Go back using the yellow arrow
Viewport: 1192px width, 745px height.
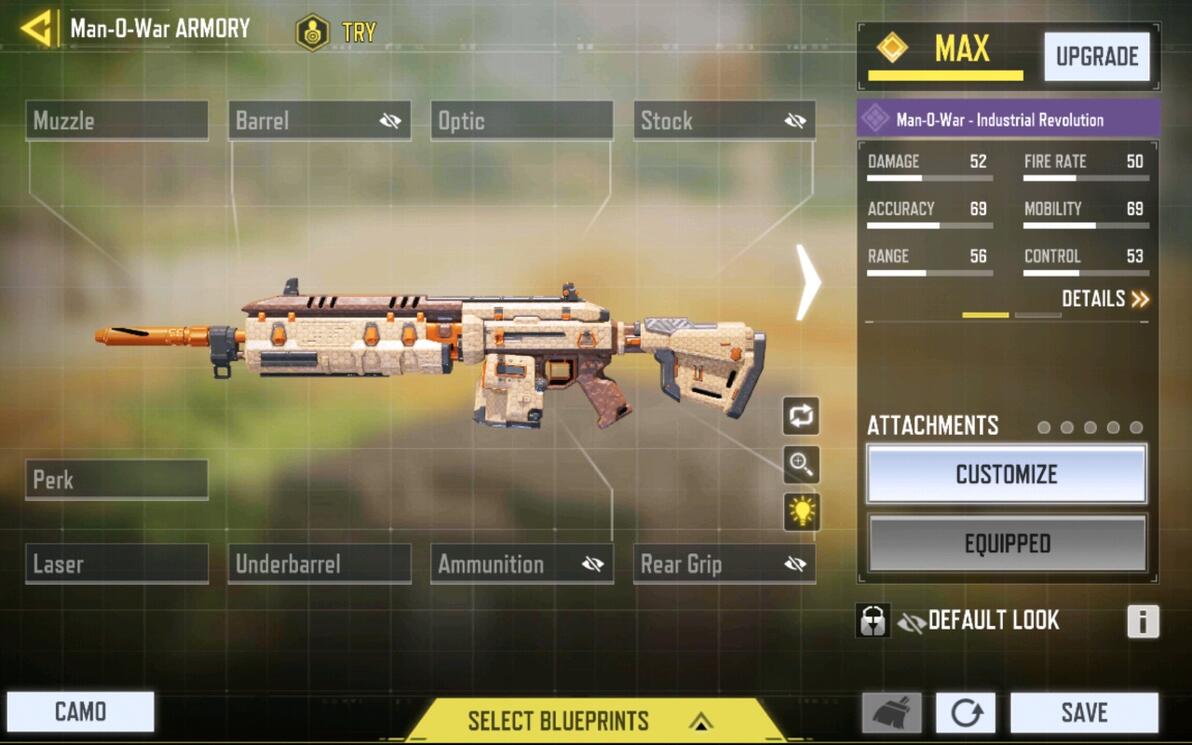tap(37, 28)
